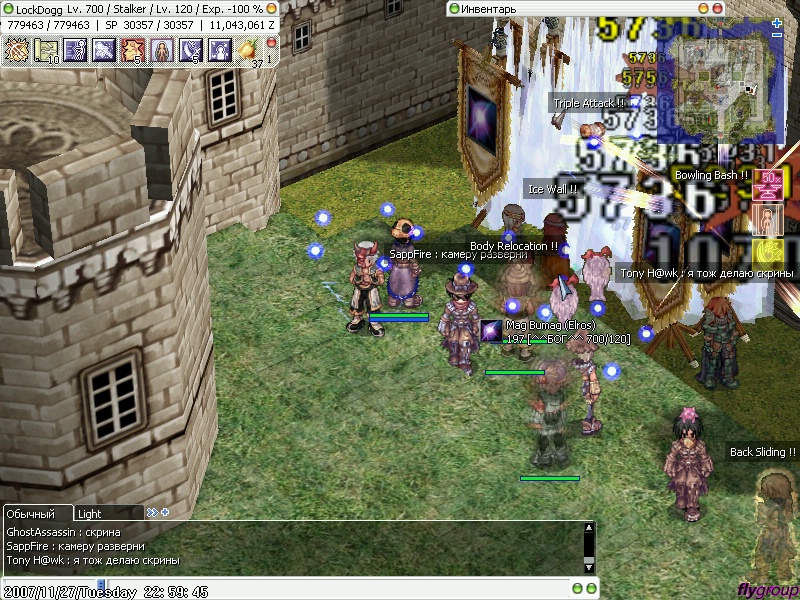The image size is (800, 600).
Task: Open the Light chat tab
Action: 90,513
